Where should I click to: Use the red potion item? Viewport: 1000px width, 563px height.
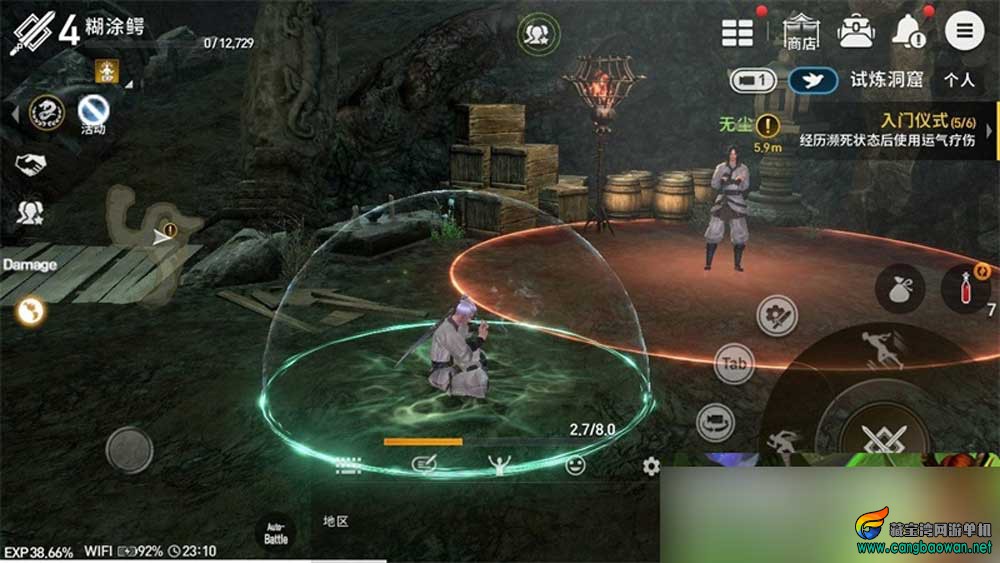tap(966, 287)
